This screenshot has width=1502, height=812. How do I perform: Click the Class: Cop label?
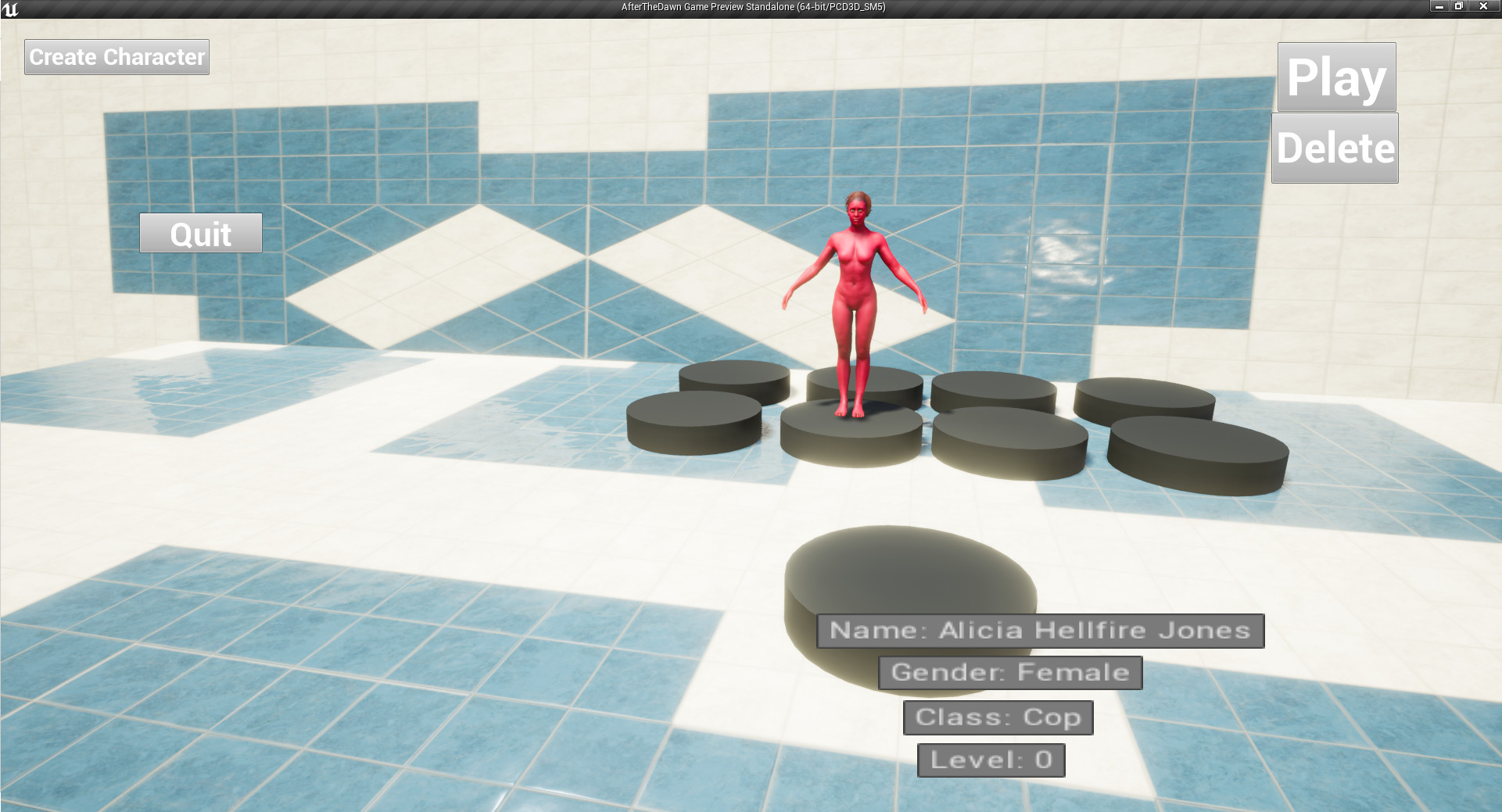coord(997,717)
